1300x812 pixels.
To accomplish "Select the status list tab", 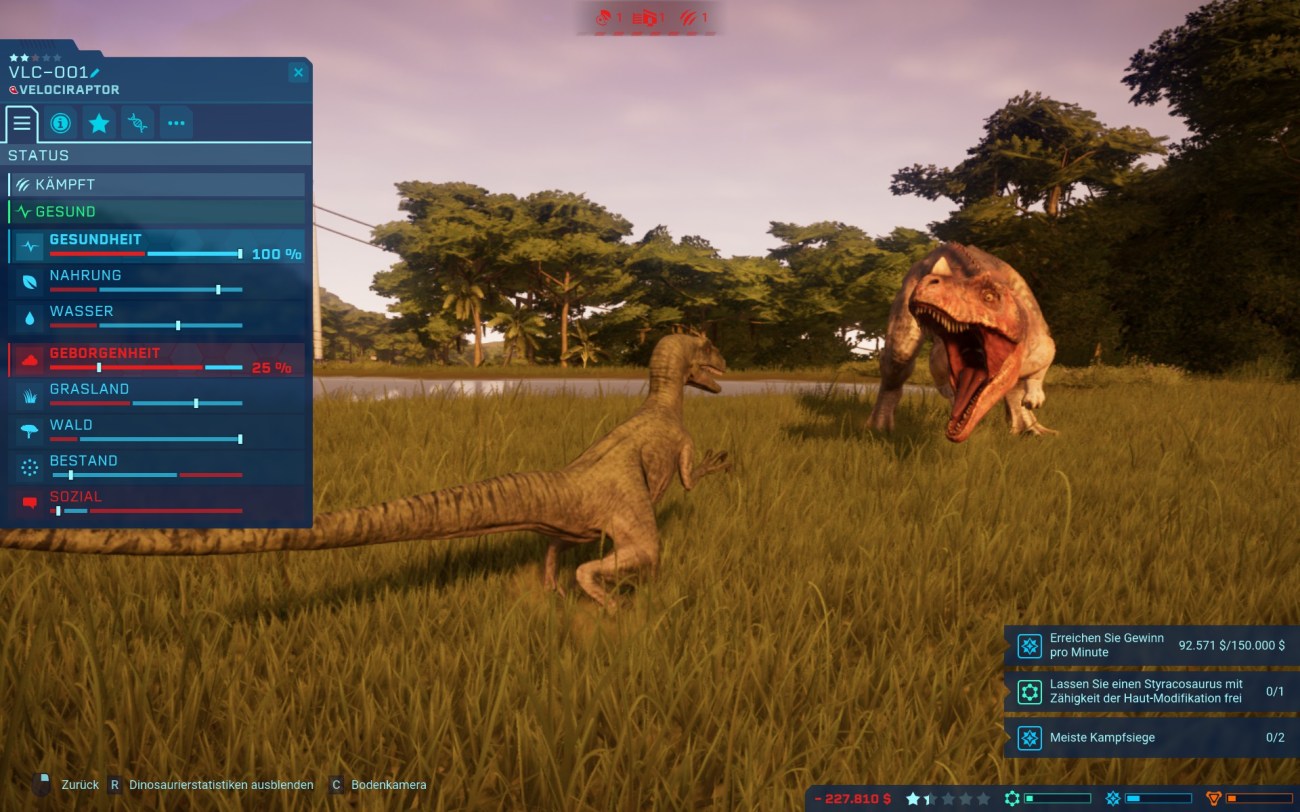I will point(21,123).
